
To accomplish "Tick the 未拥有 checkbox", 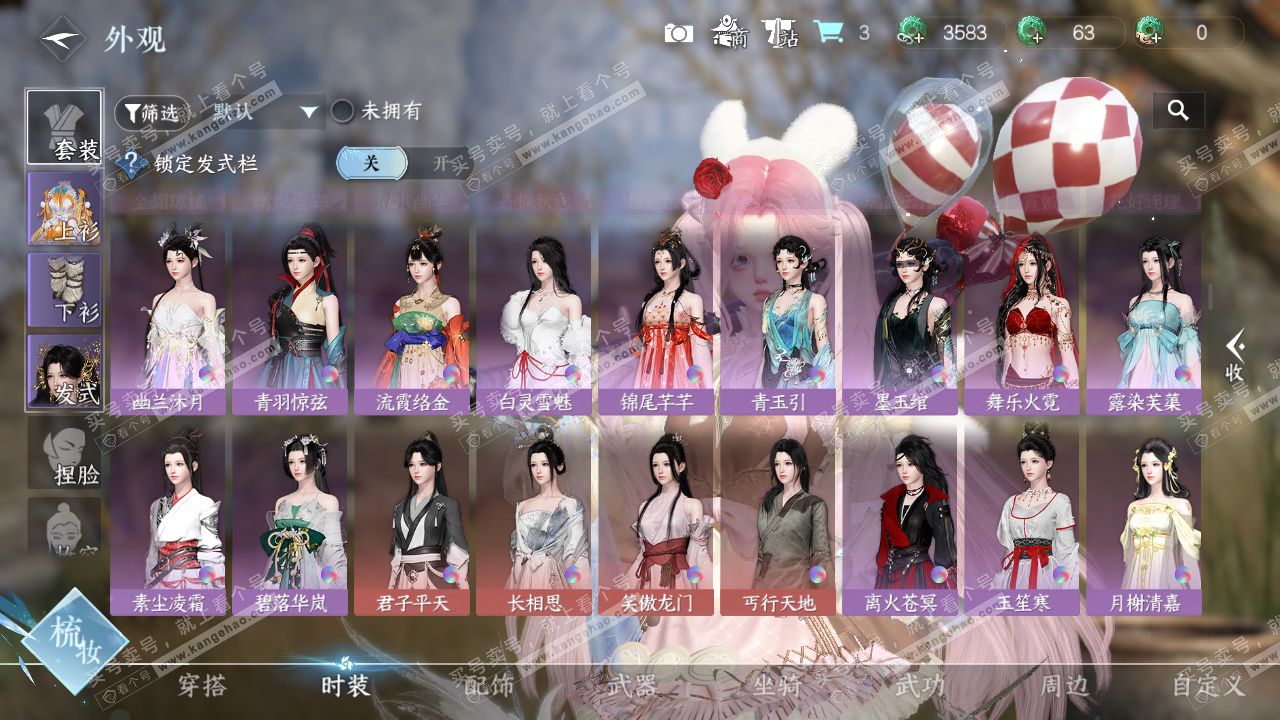I will tap(343, 111).
